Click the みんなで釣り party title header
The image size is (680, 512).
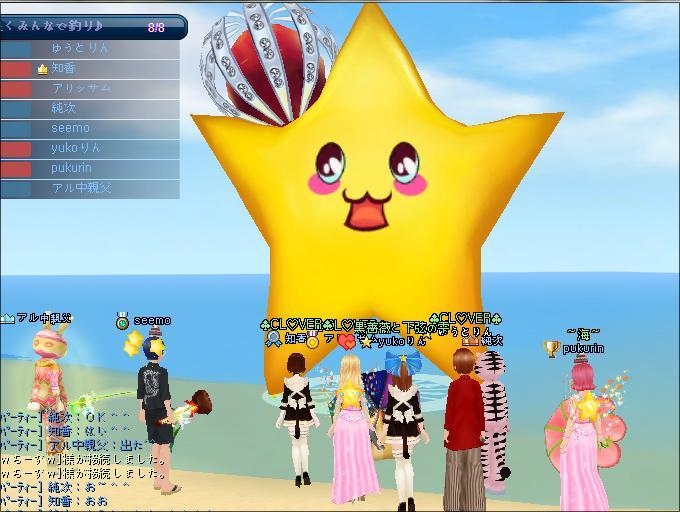pyautogui.click(x=70, y=27)
